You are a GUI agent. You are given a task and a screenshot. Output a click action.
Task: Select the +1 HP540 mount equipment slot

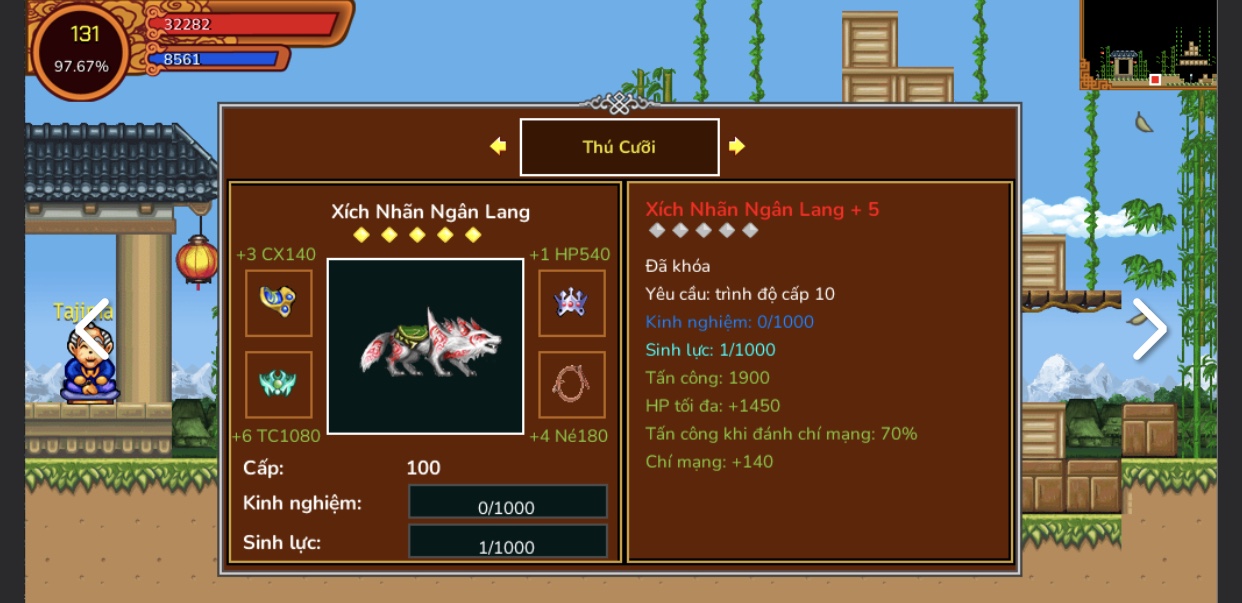[x=572, y=303]
